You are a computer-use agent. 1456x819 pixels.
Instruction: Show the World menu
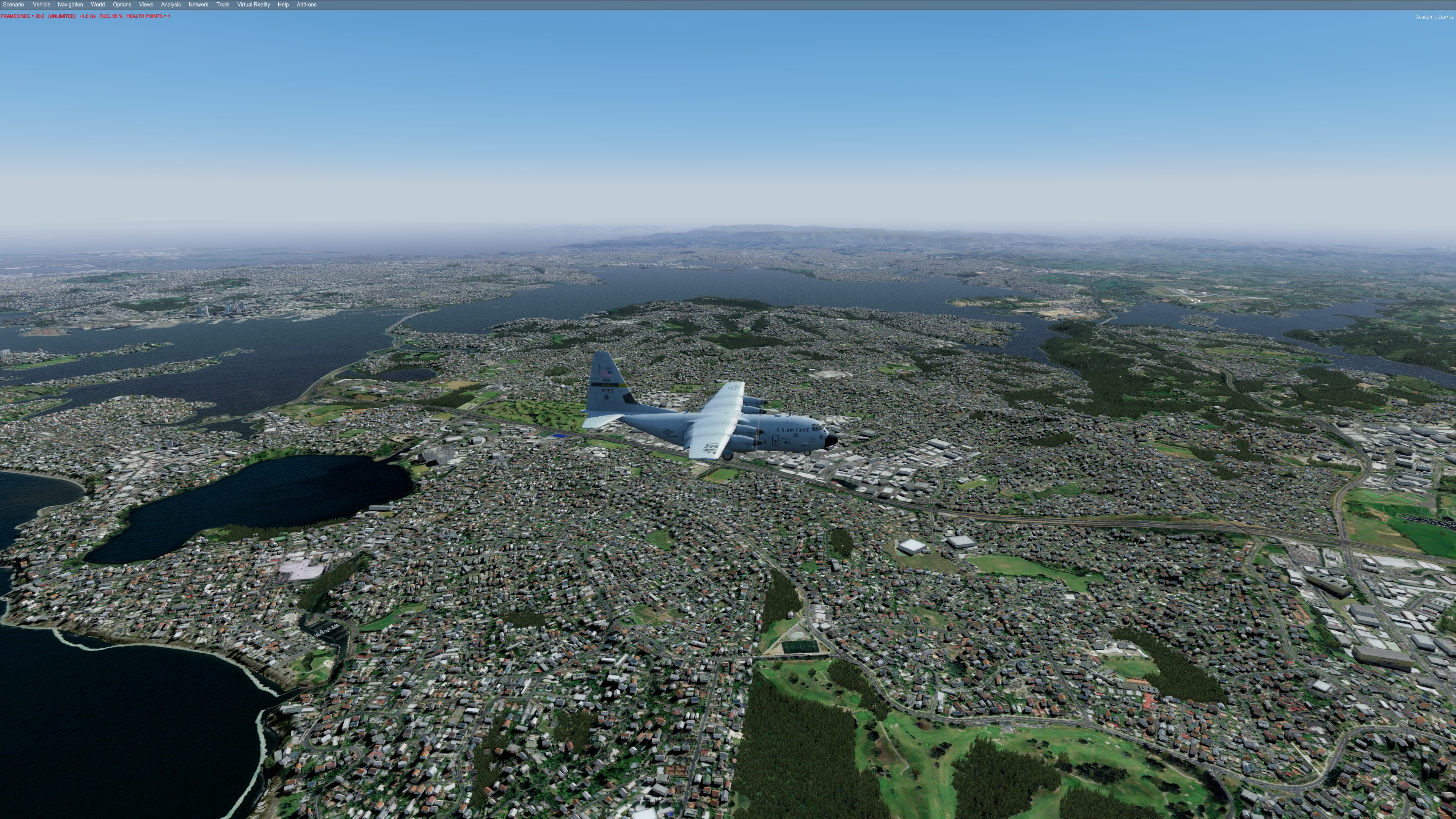(x=97, y=5)
